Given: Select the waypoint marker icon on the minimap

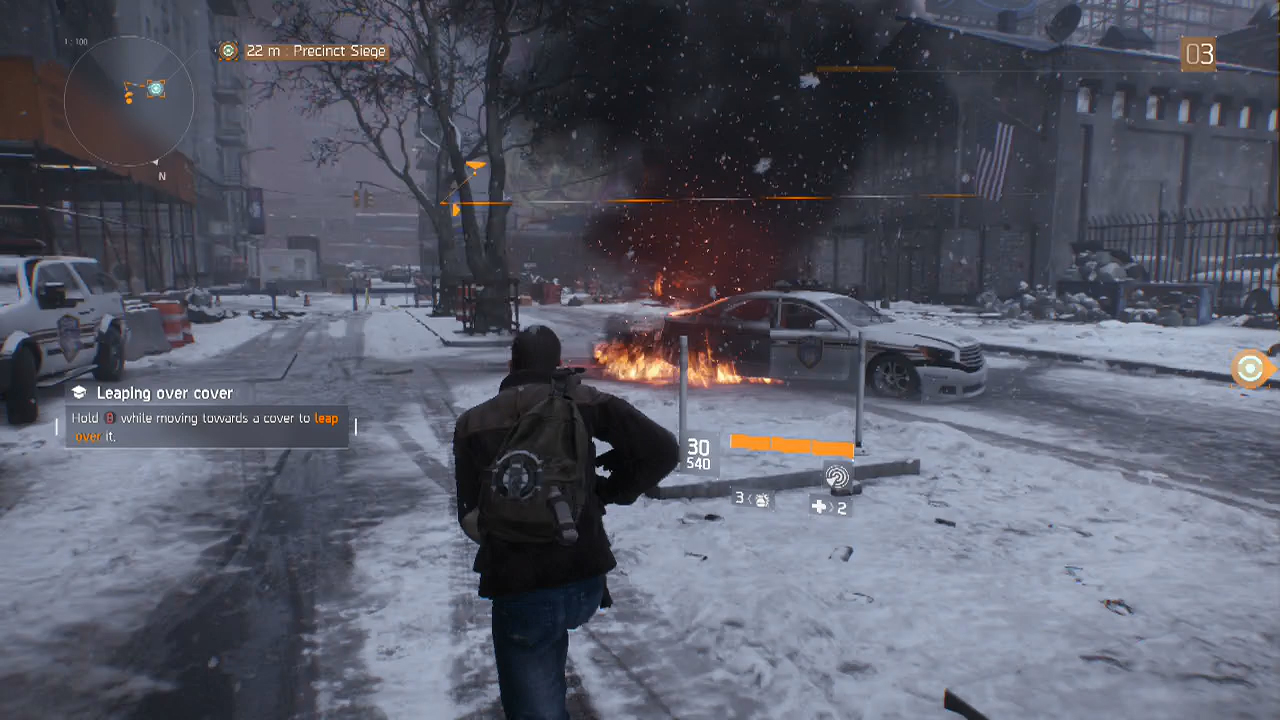Looking at the screenshot, I should pos(156,89).
